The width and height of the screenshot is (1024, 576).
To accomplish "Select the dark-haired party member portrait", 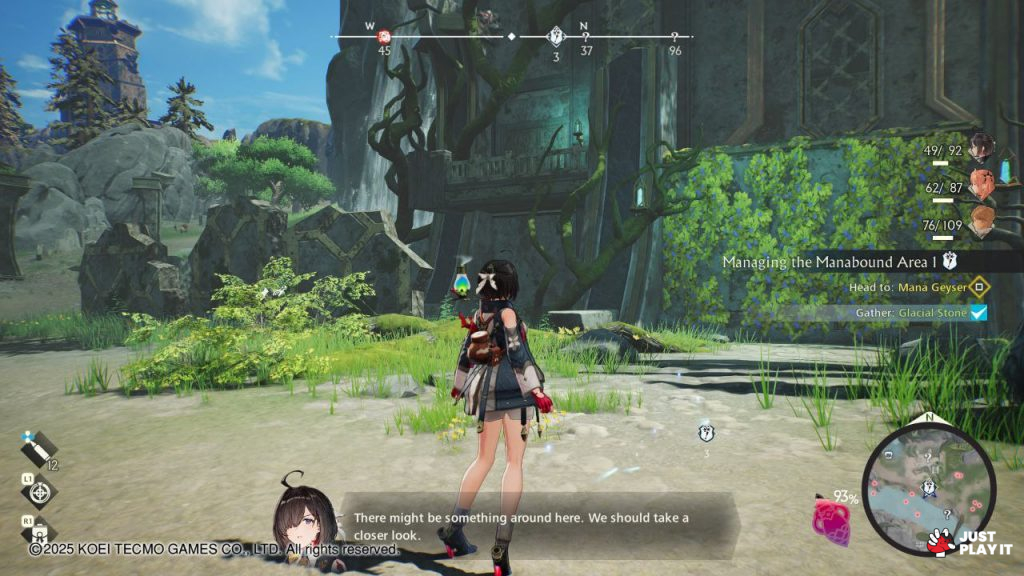I will click(982, 147).
